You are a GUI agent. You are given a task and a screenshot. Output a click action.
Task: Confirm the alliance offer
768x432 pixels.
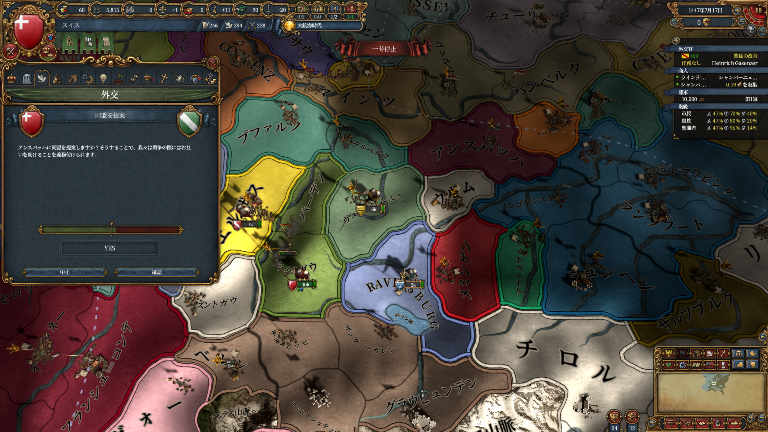click(156, 271)
